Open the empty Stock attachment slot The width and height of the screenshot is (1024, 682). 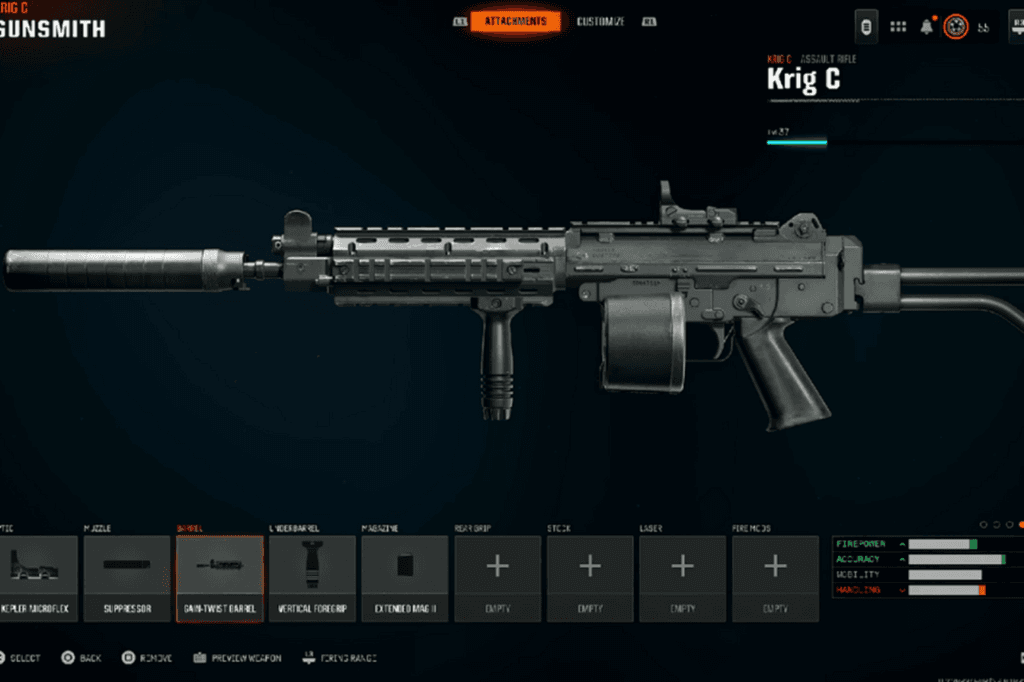tap(590, 577)
